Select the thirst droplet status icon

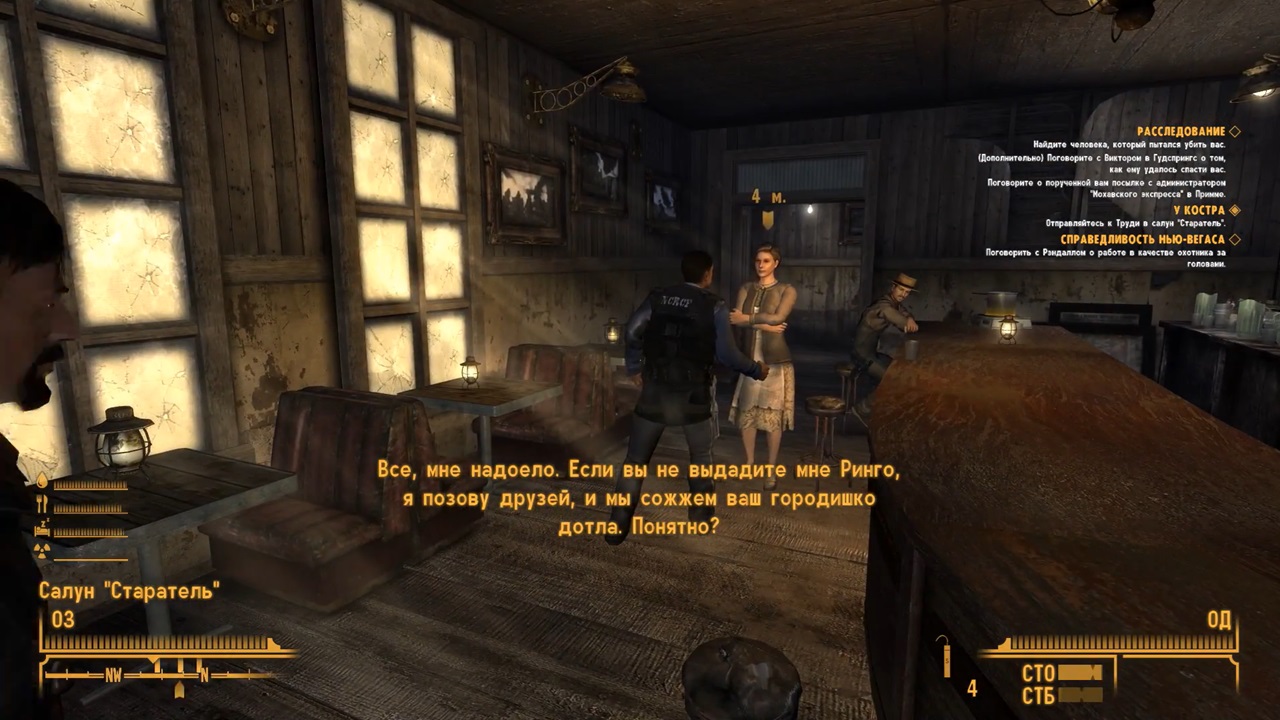tap(41, 481)
